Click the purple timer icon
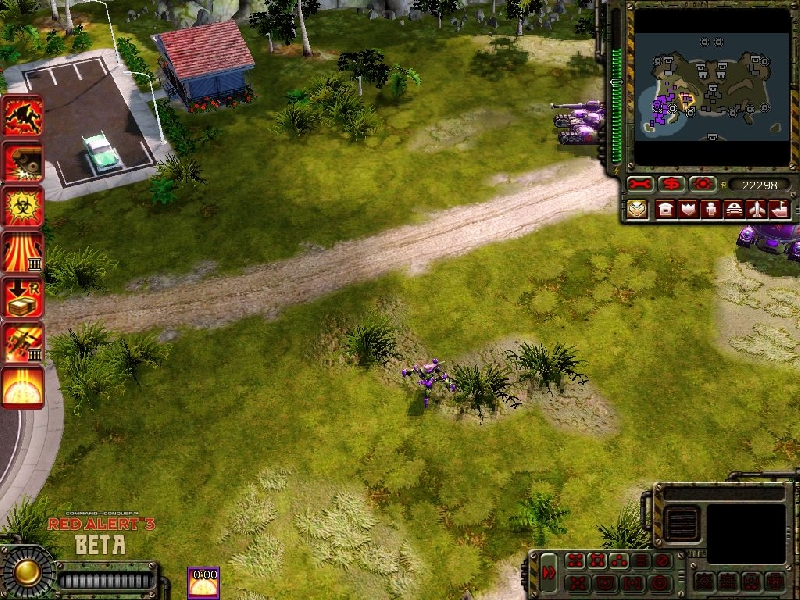Image resolution: width=800 pixels, height=600 pixels. [x=204, y=581]
